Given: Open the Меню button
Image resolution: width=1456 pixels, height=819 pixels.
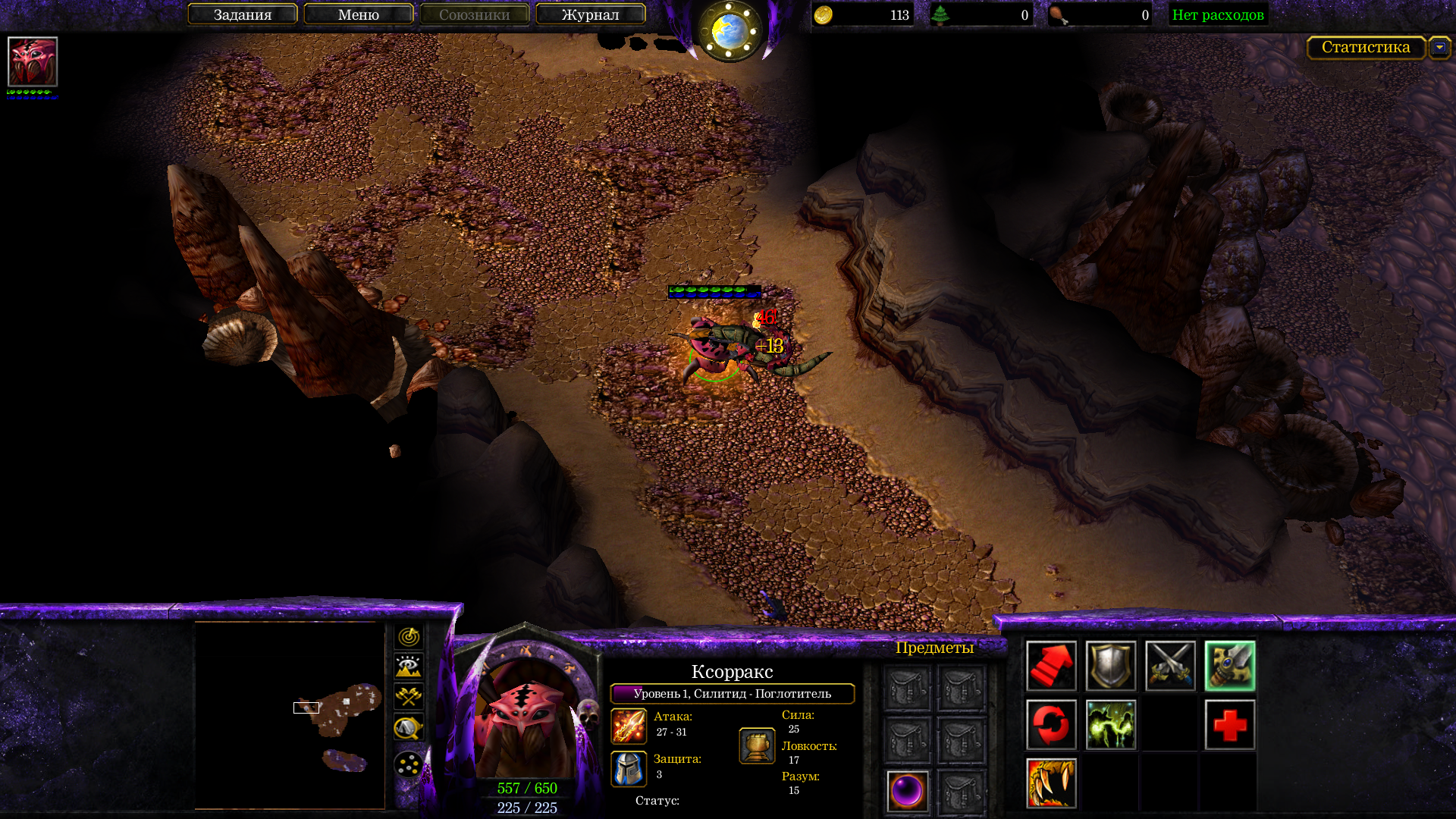Looking at the screenshot, I should pos(358,14).
